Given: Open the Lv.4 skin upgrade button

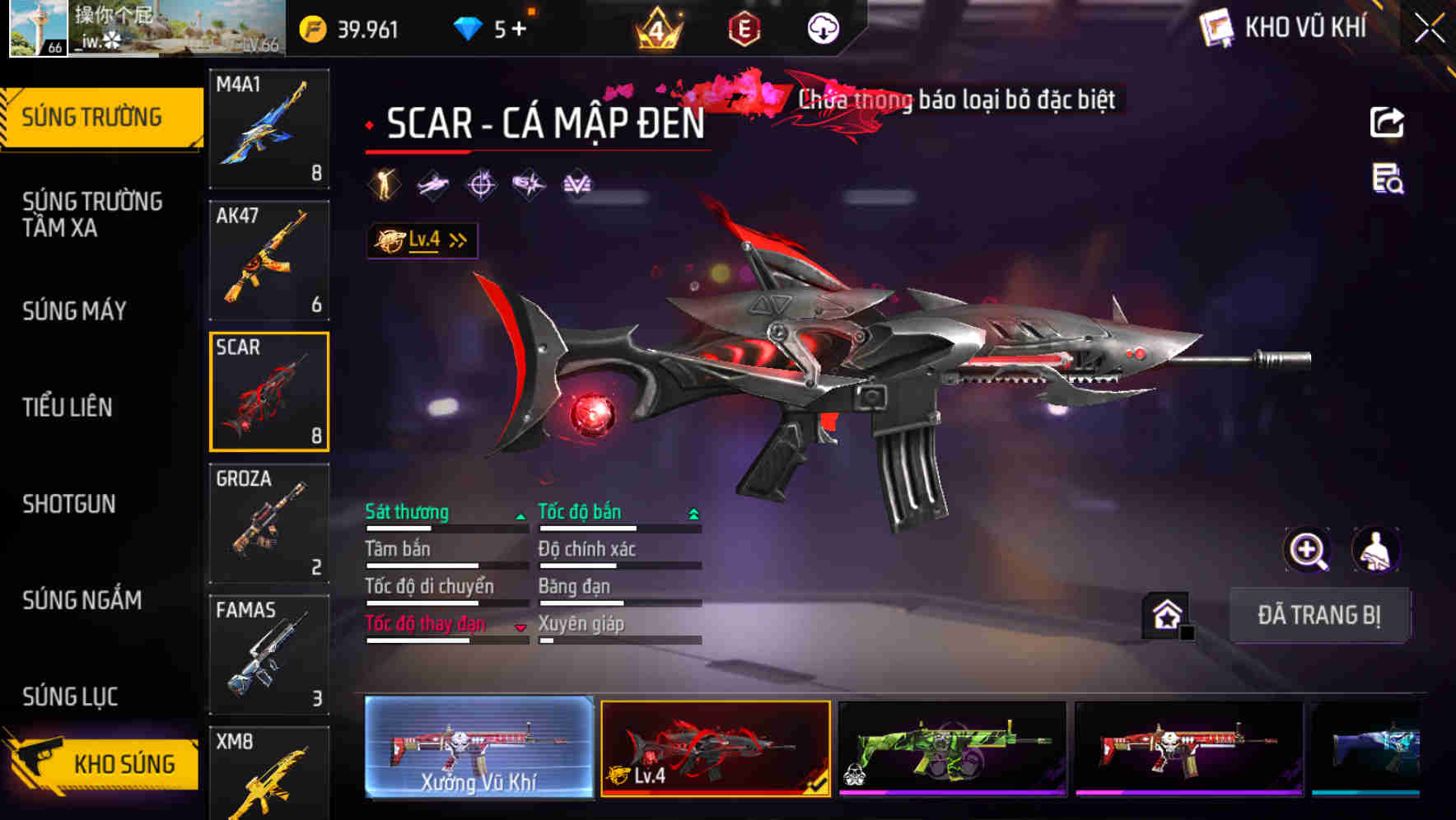Looking at the screenshot, I should [422, 240].
